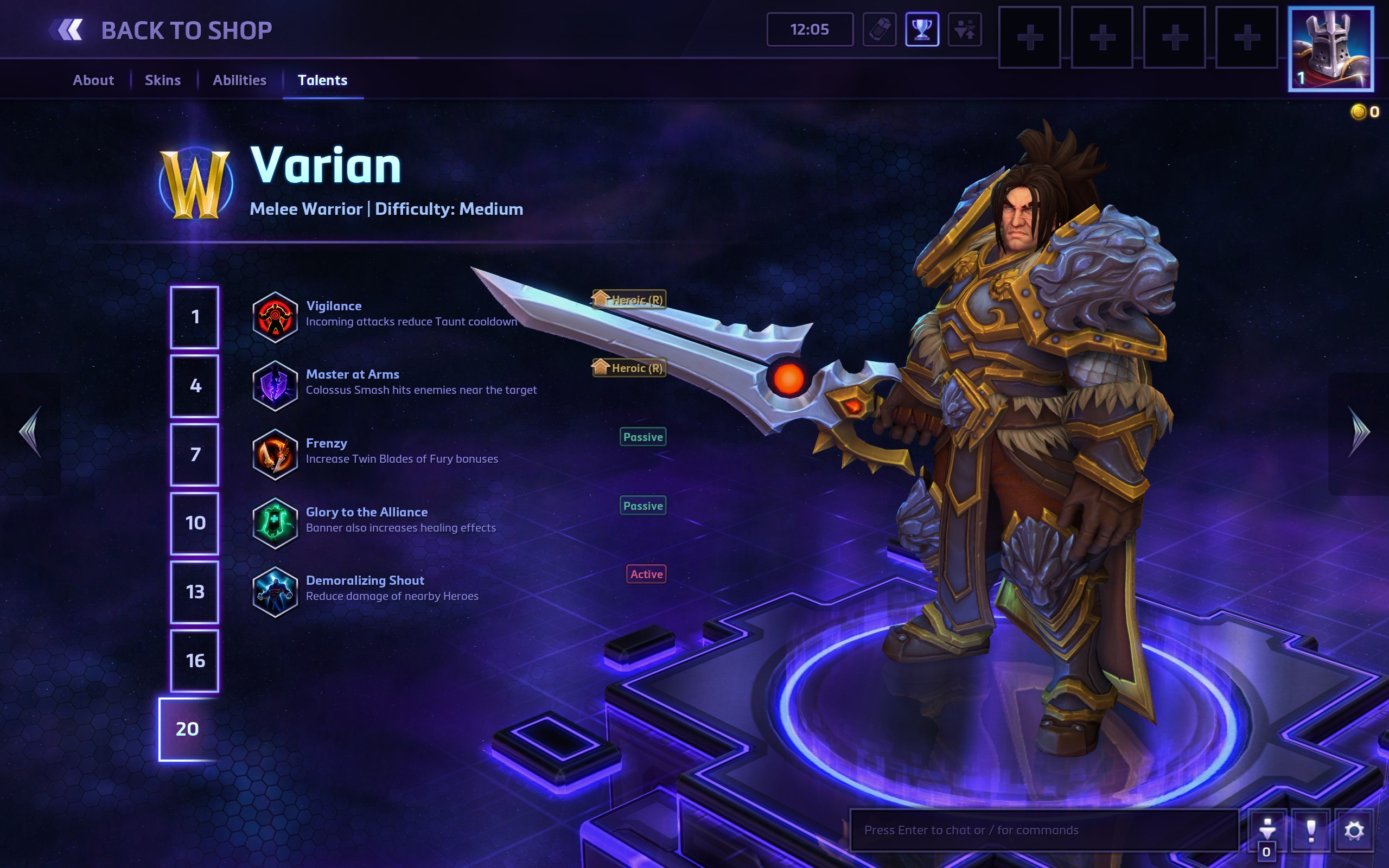Switch to the Skins tab
This screenshot has height=868, width=1389.
[162, 80]
